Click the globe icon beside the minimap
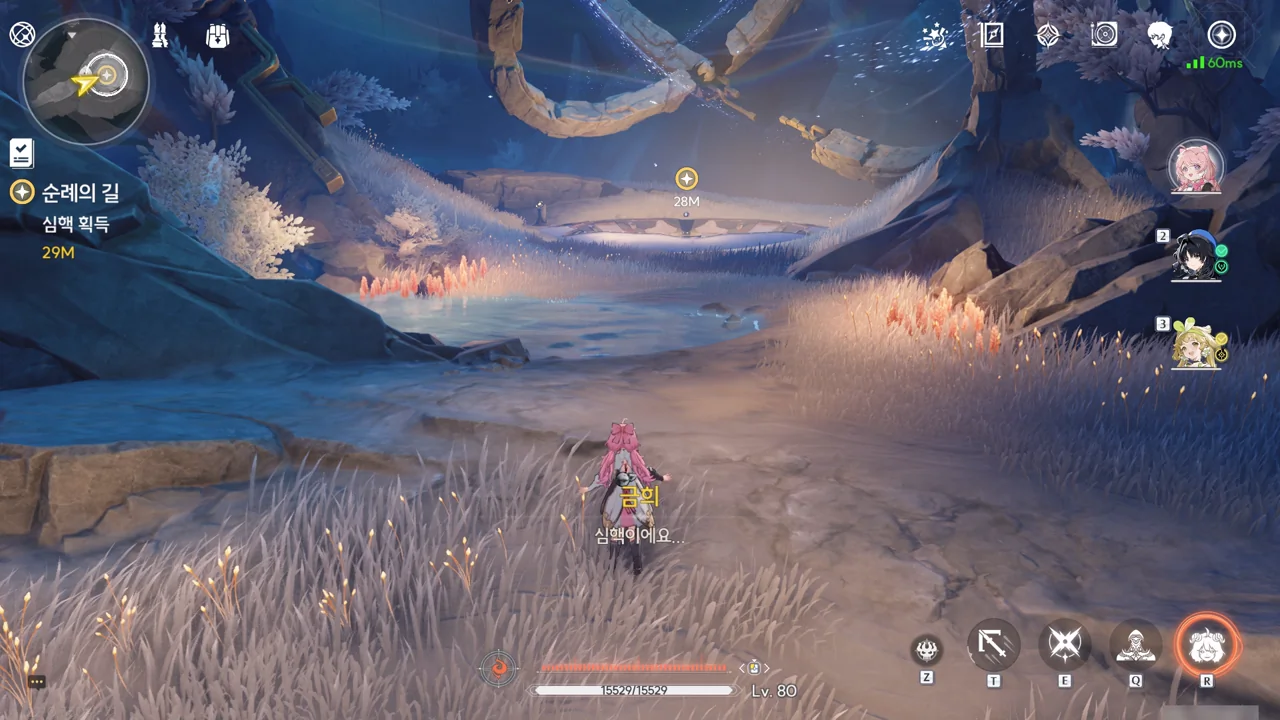The height and width of the screenshot is (720, 1280). click(22, 34)
